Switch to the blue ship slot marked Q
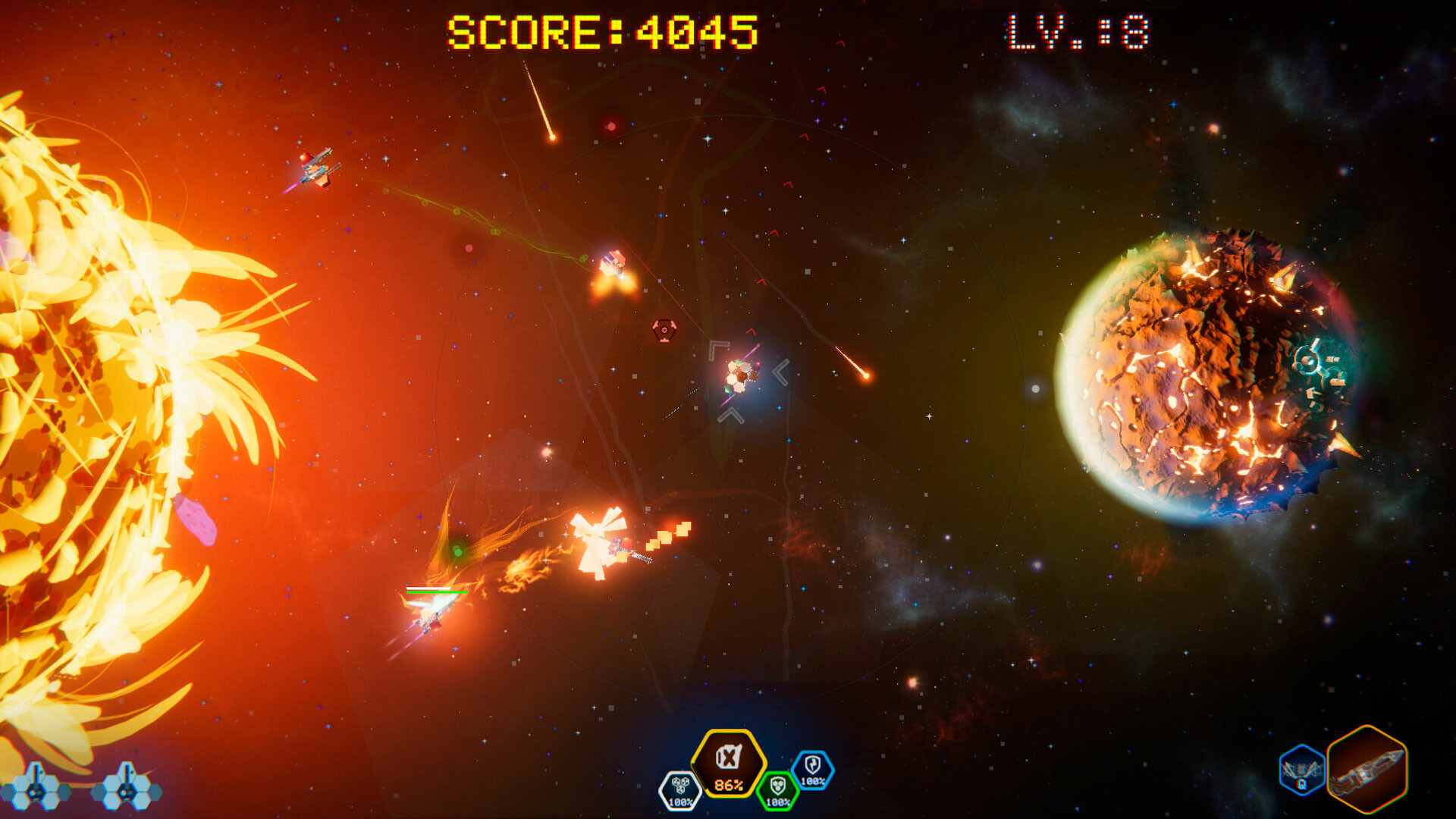 (1301, 770)
